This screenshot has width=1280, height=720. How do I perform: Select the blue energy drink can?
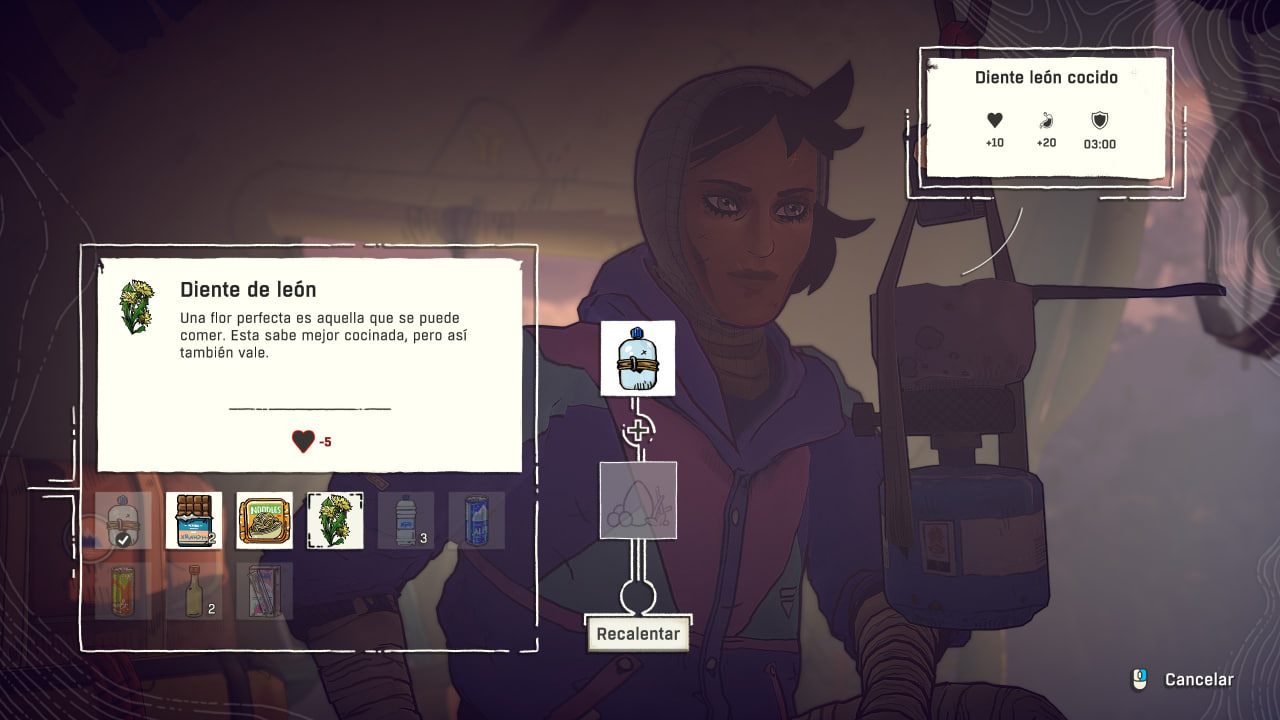[476, 520]
